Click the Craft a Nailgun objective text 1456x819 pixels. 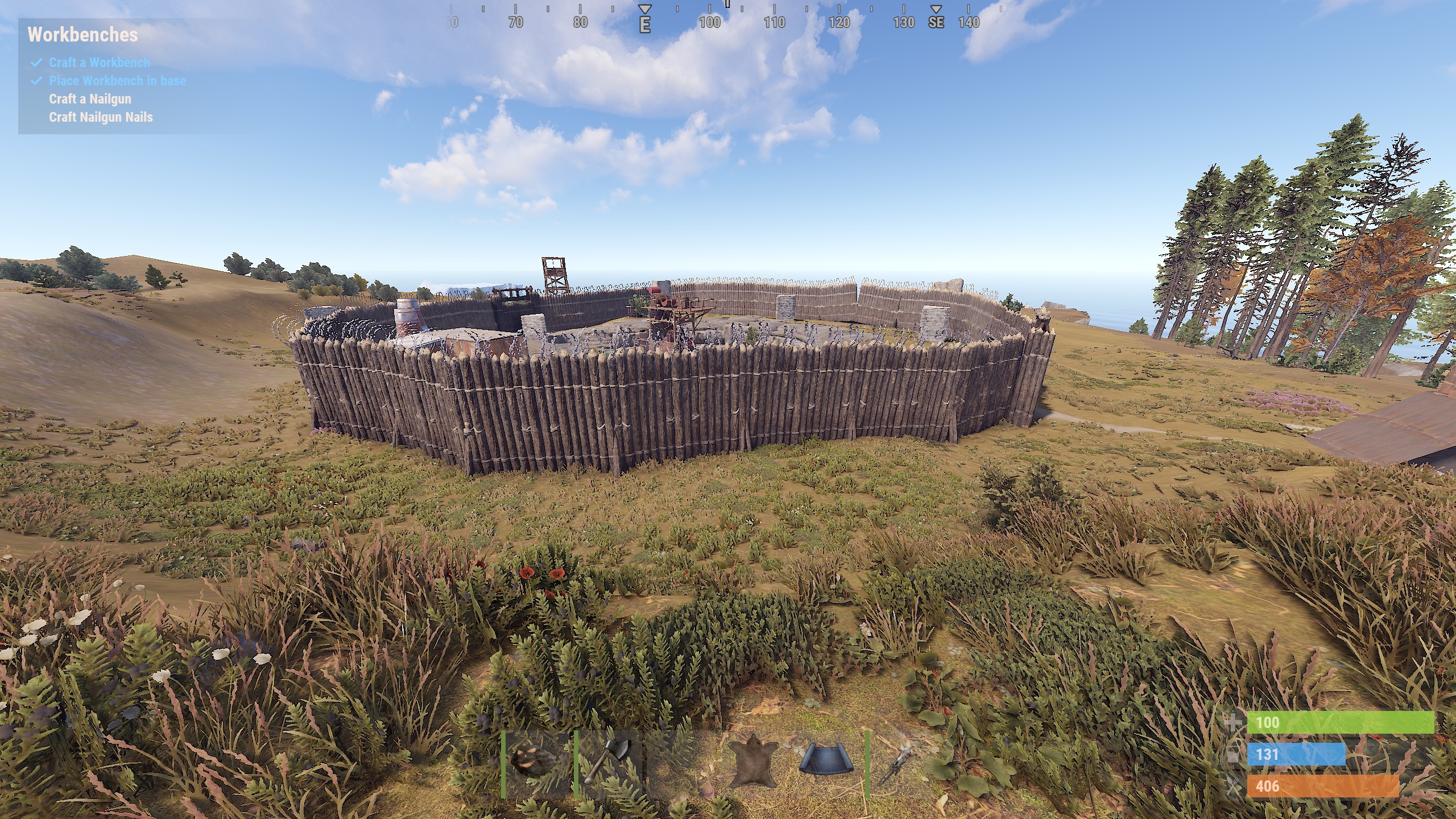coord(89,98)
